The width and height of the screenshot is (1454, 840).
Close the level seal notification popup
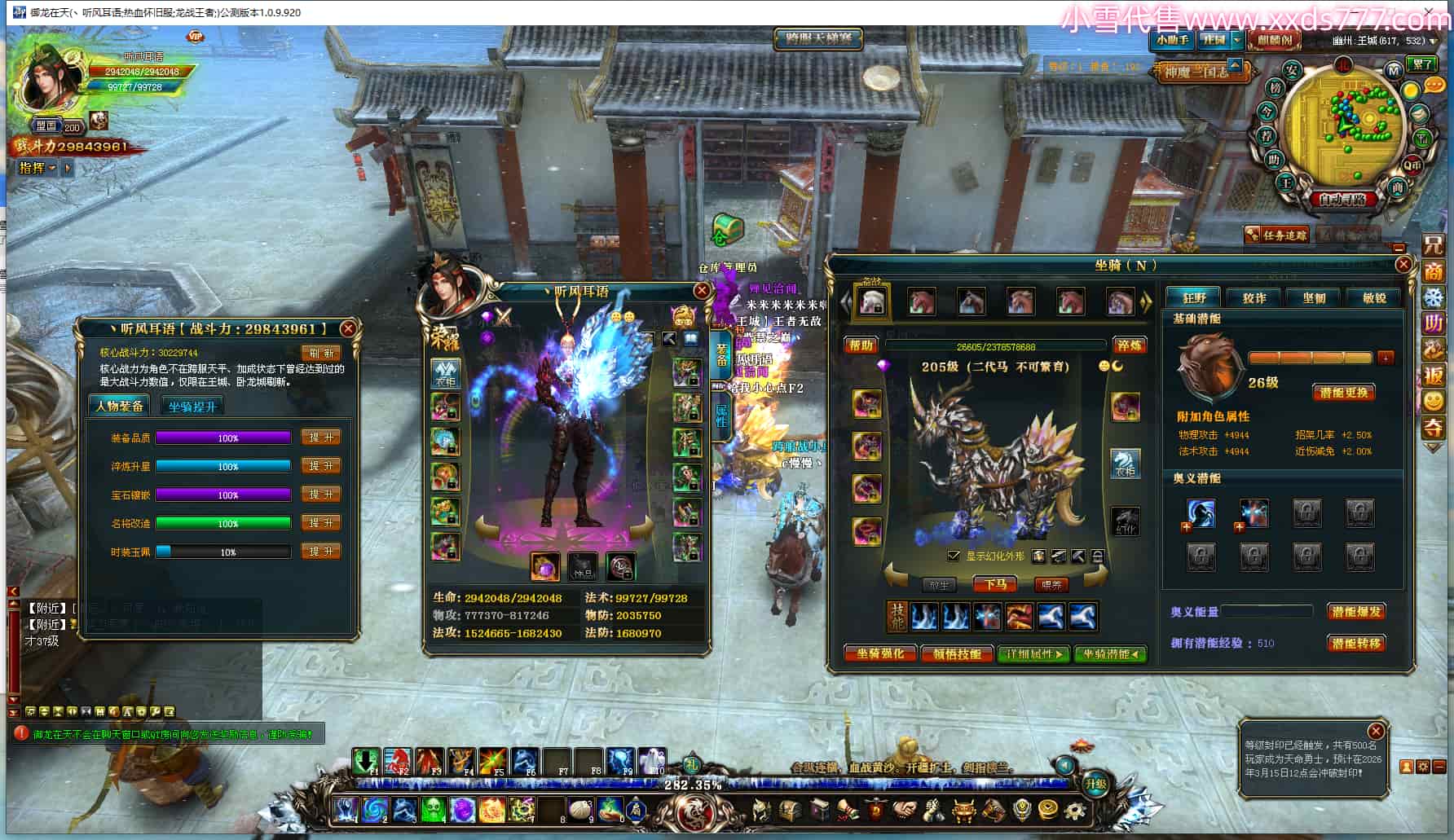click(1376, 731)
